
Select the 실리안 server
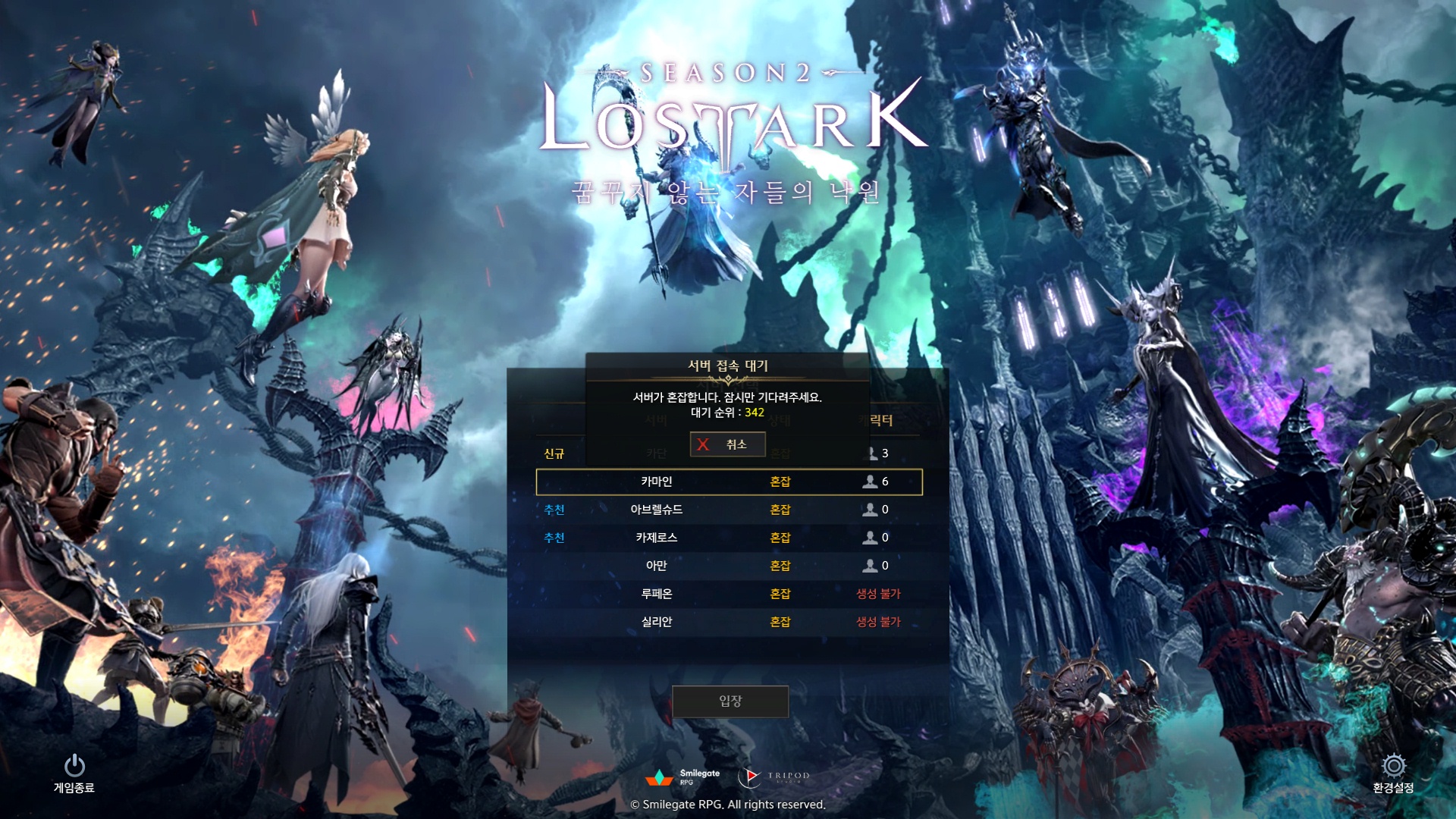pyautogui.click(x=729, y=622)
